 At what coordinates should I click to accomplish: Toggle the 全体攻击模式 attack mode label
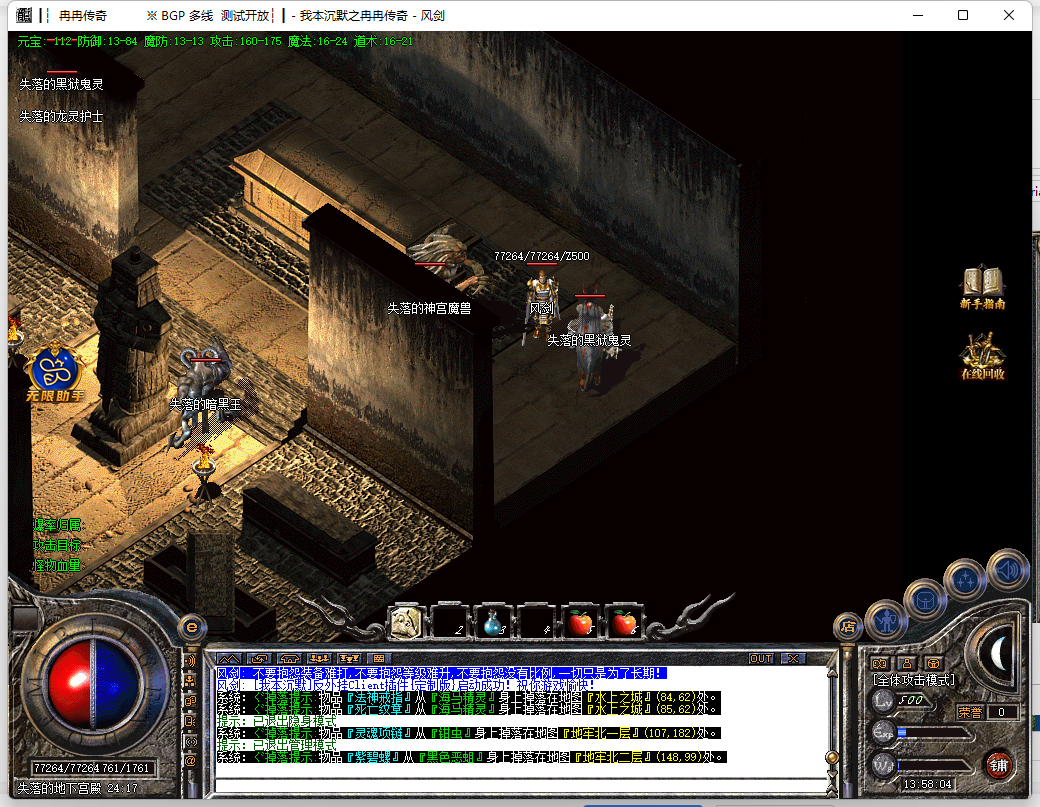click(914, 680)
